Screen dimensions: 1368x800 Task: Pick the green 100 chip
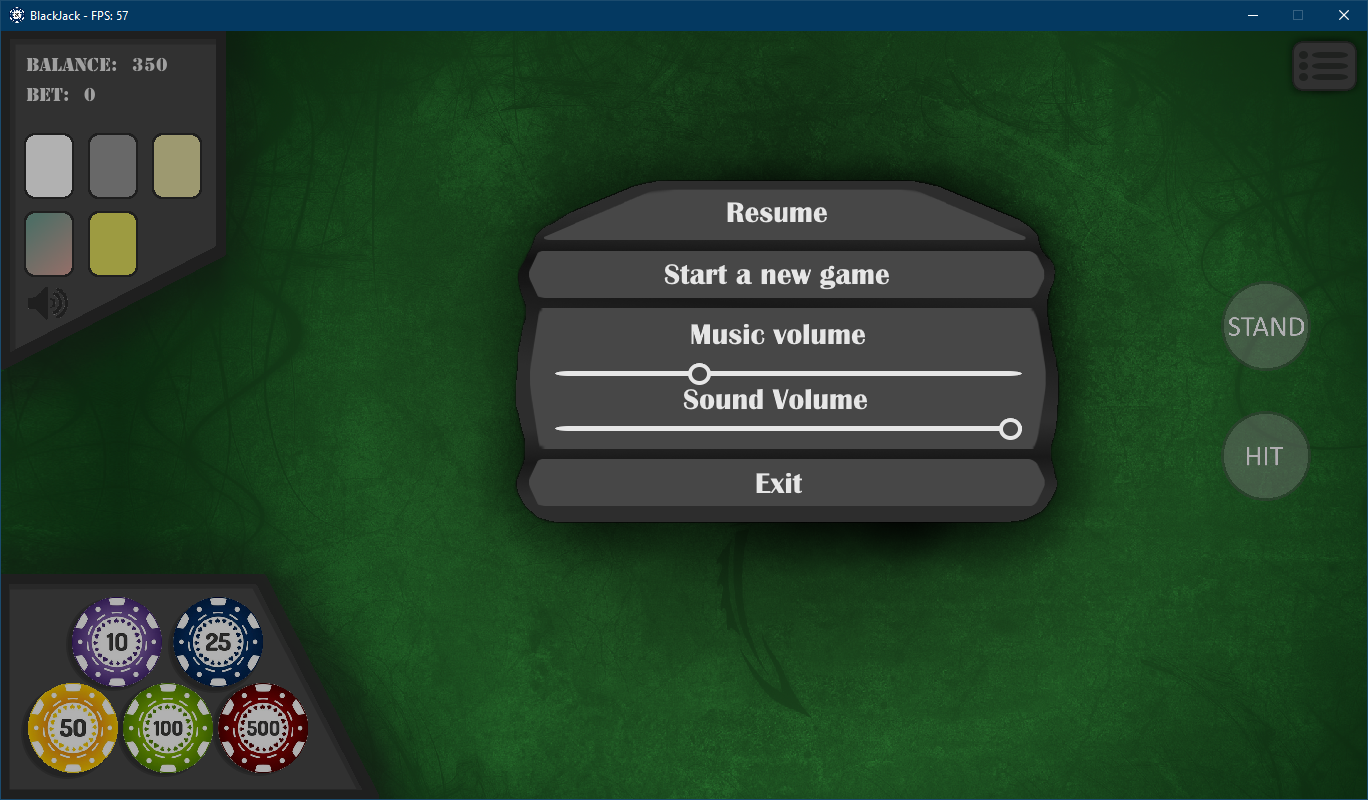(167, 728)
